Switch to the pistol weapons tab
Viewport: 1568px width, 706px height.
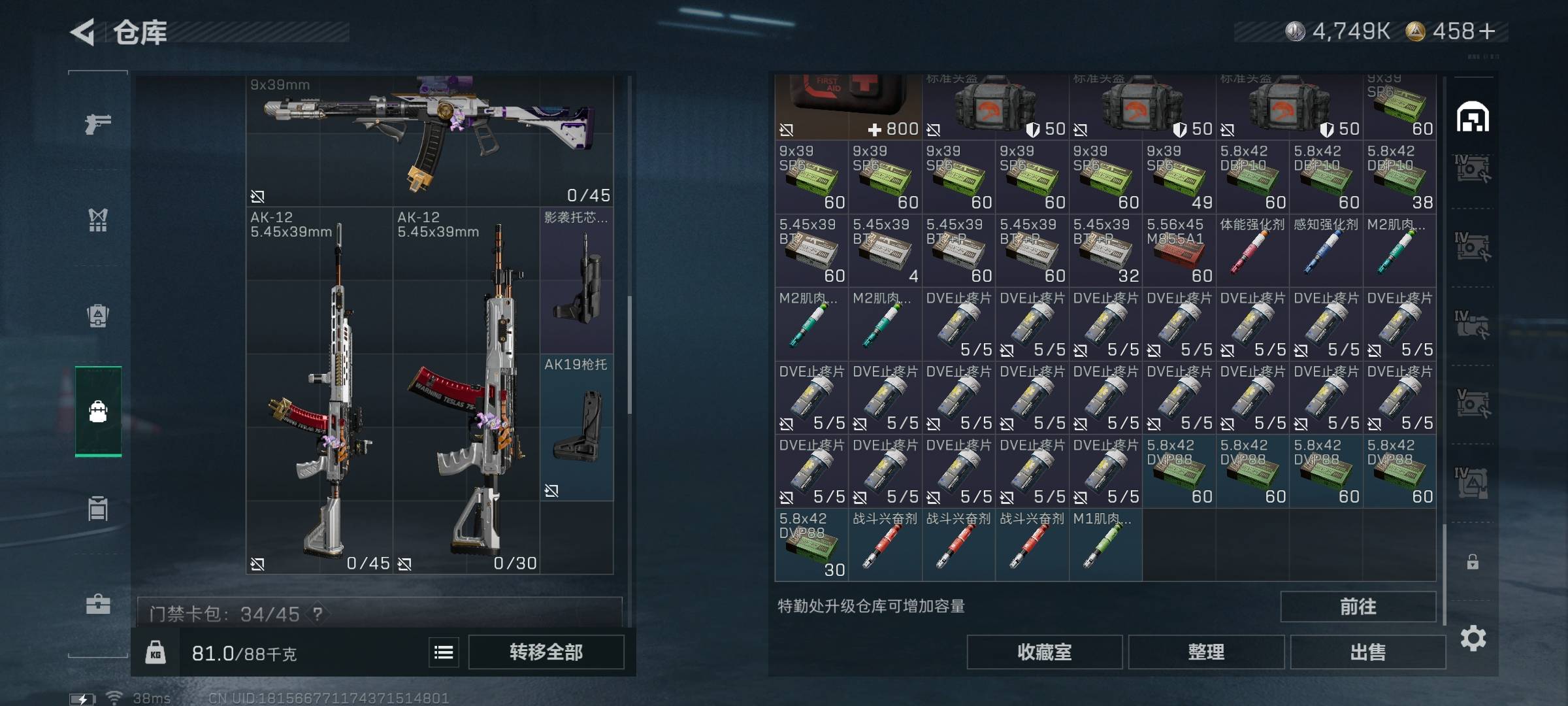[x=98, y=123]
